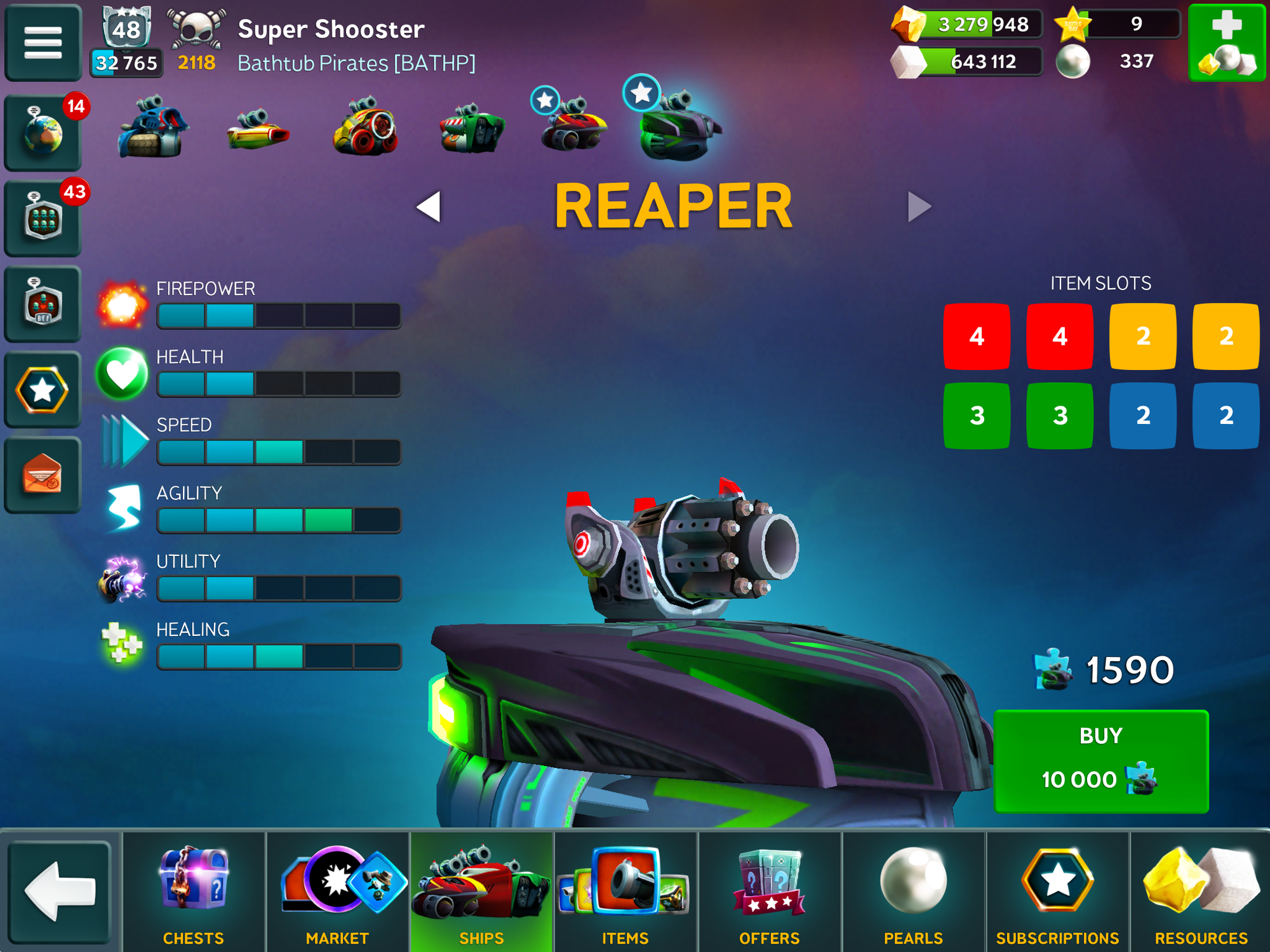The image size is (1270, 952).
Task: Open the hamburger main menu
Action: coord(43,43)
